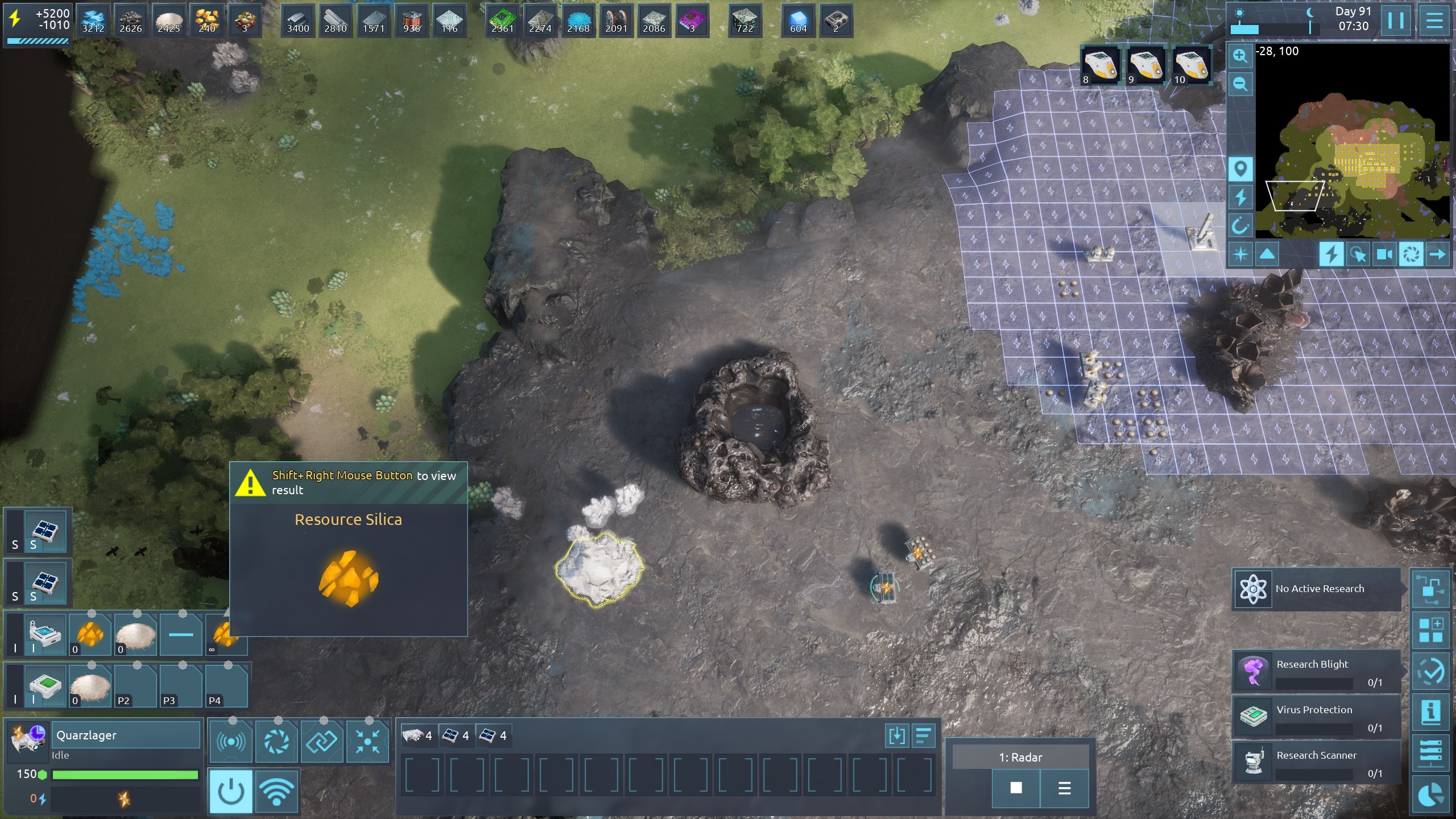Screen dimensions: 1456x819
Task: Zoom in on the minimap
Action: pos(1240,56)
